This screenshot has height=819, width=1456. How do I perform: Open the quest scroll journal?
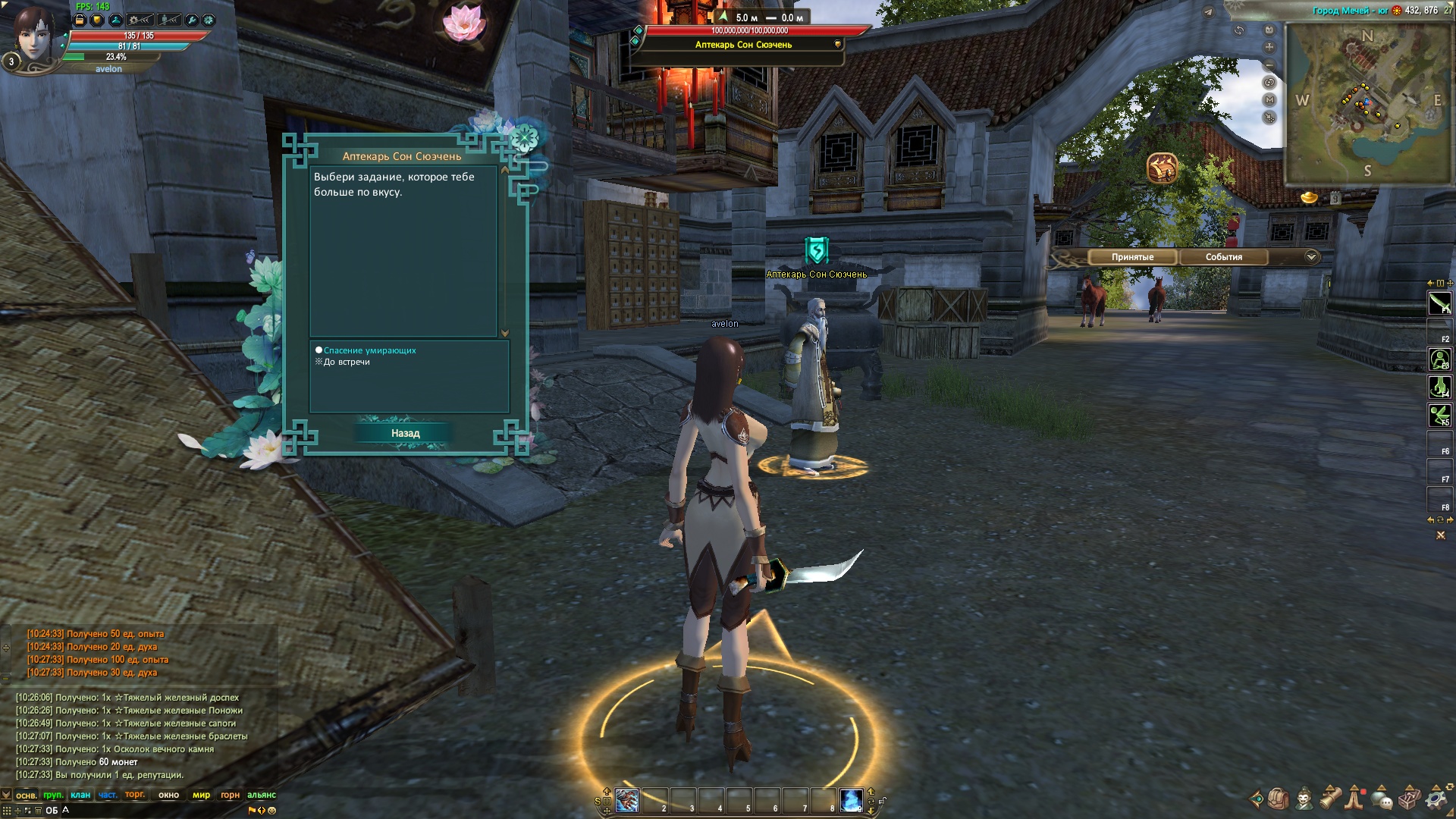pos(1331,799)
